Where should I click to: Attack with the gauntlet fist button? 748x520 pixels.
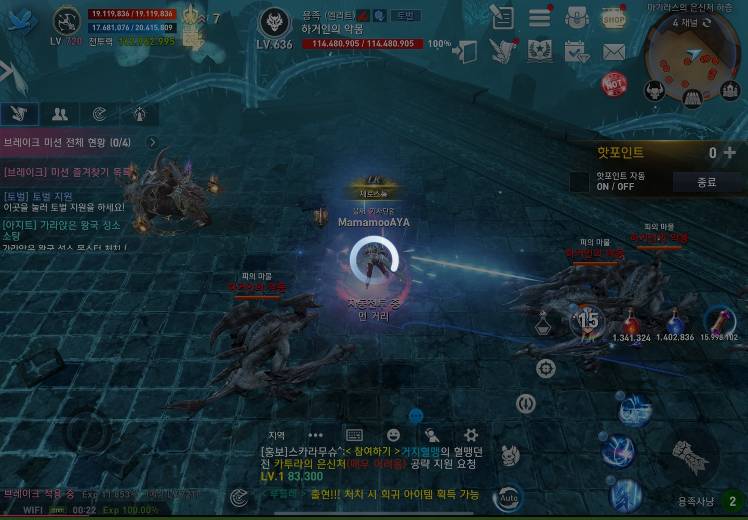(688, 453)
